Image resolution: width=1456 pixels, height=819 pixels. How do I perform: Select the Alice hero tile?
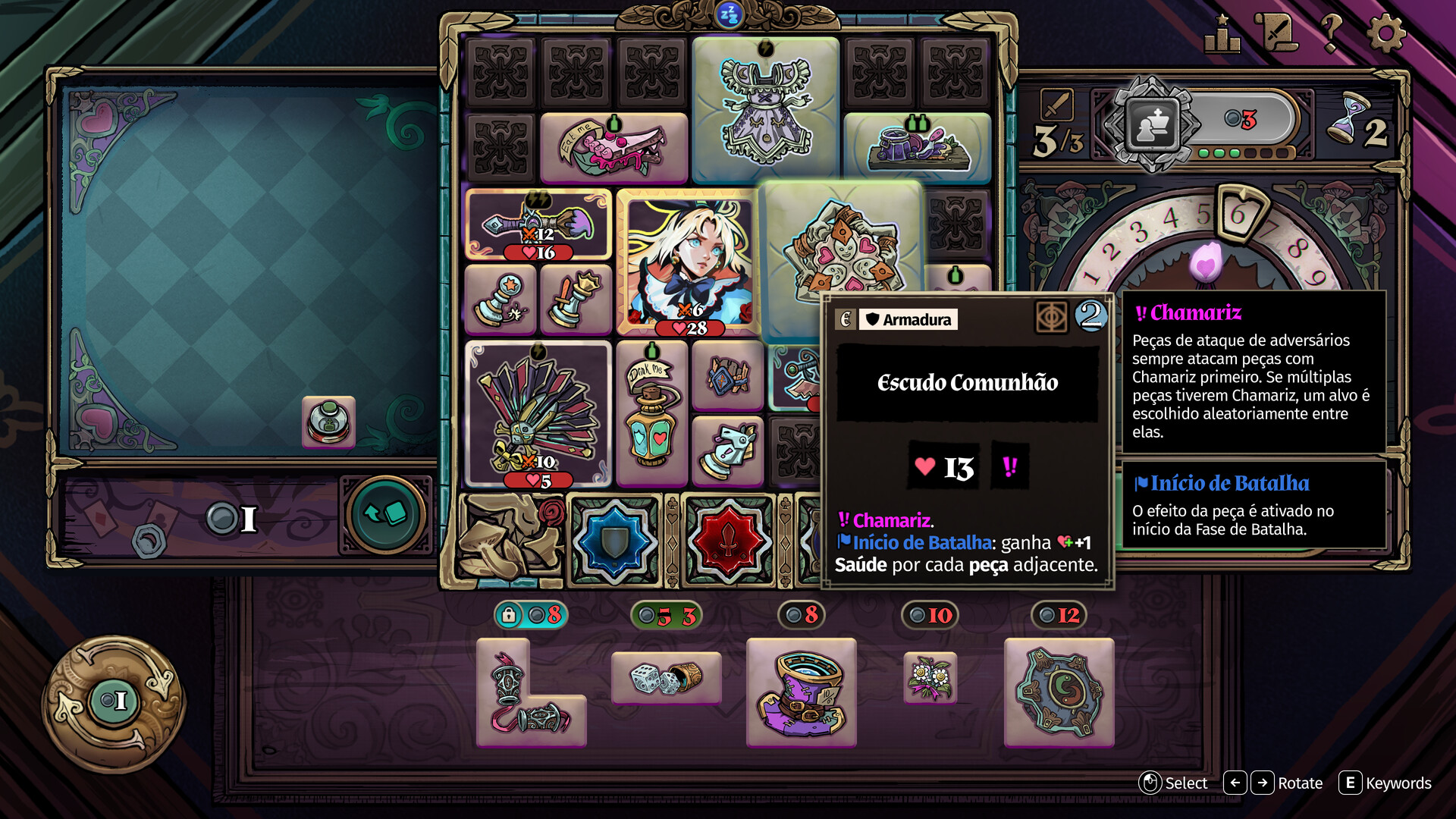(689, 262)
